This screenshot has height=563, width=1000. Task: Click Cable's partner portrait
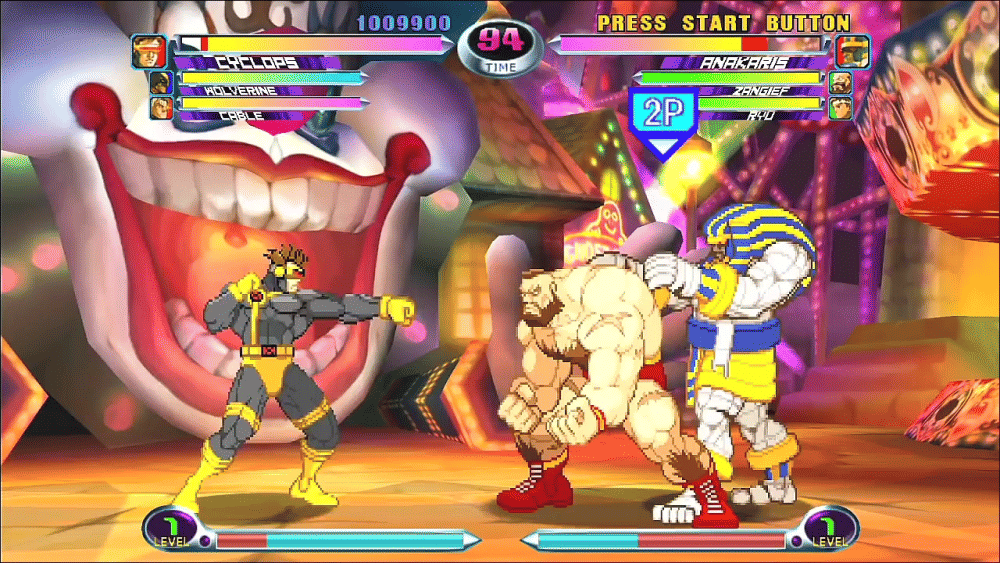click(x=160, y=107)
